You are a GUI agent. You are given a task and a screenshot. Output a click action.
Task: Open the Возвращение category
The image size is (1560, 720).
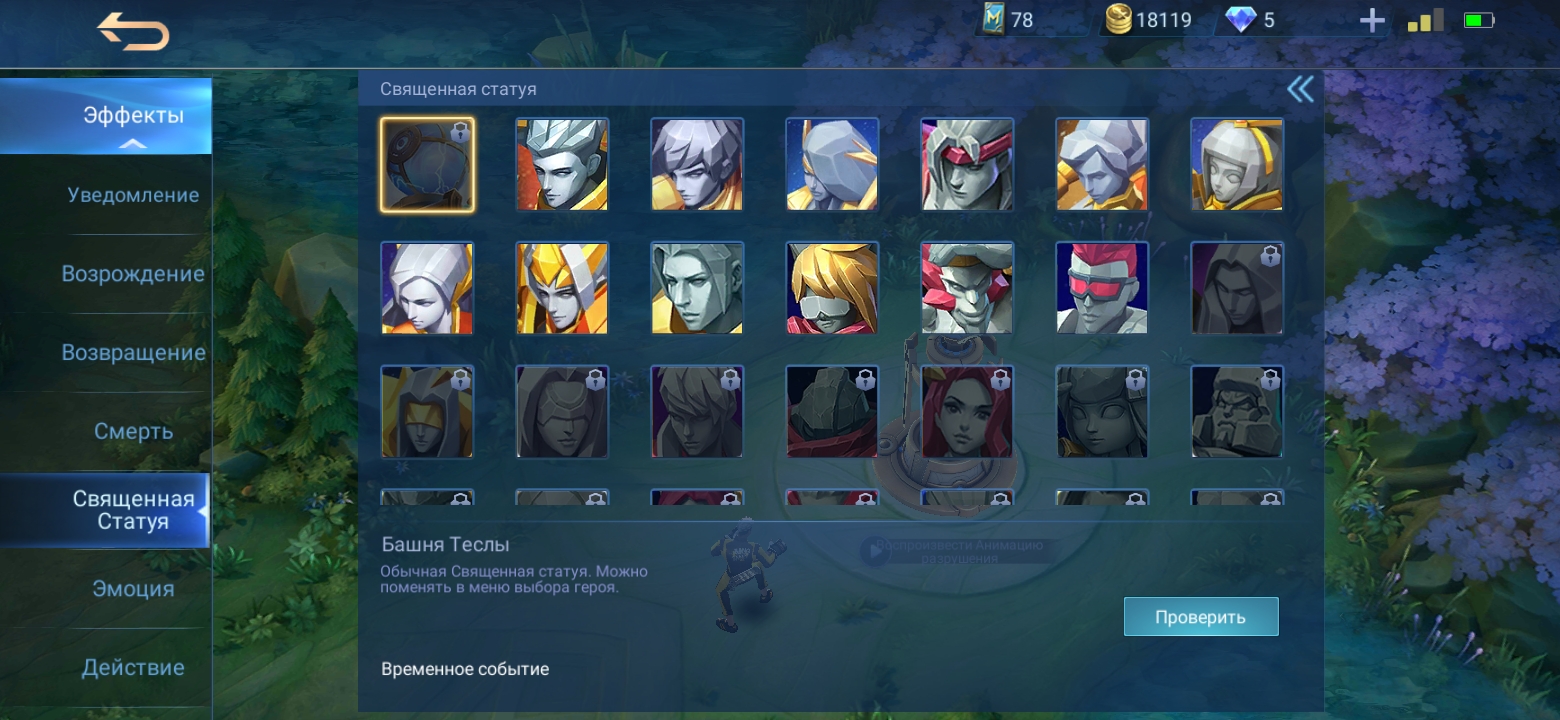point(133,353)
